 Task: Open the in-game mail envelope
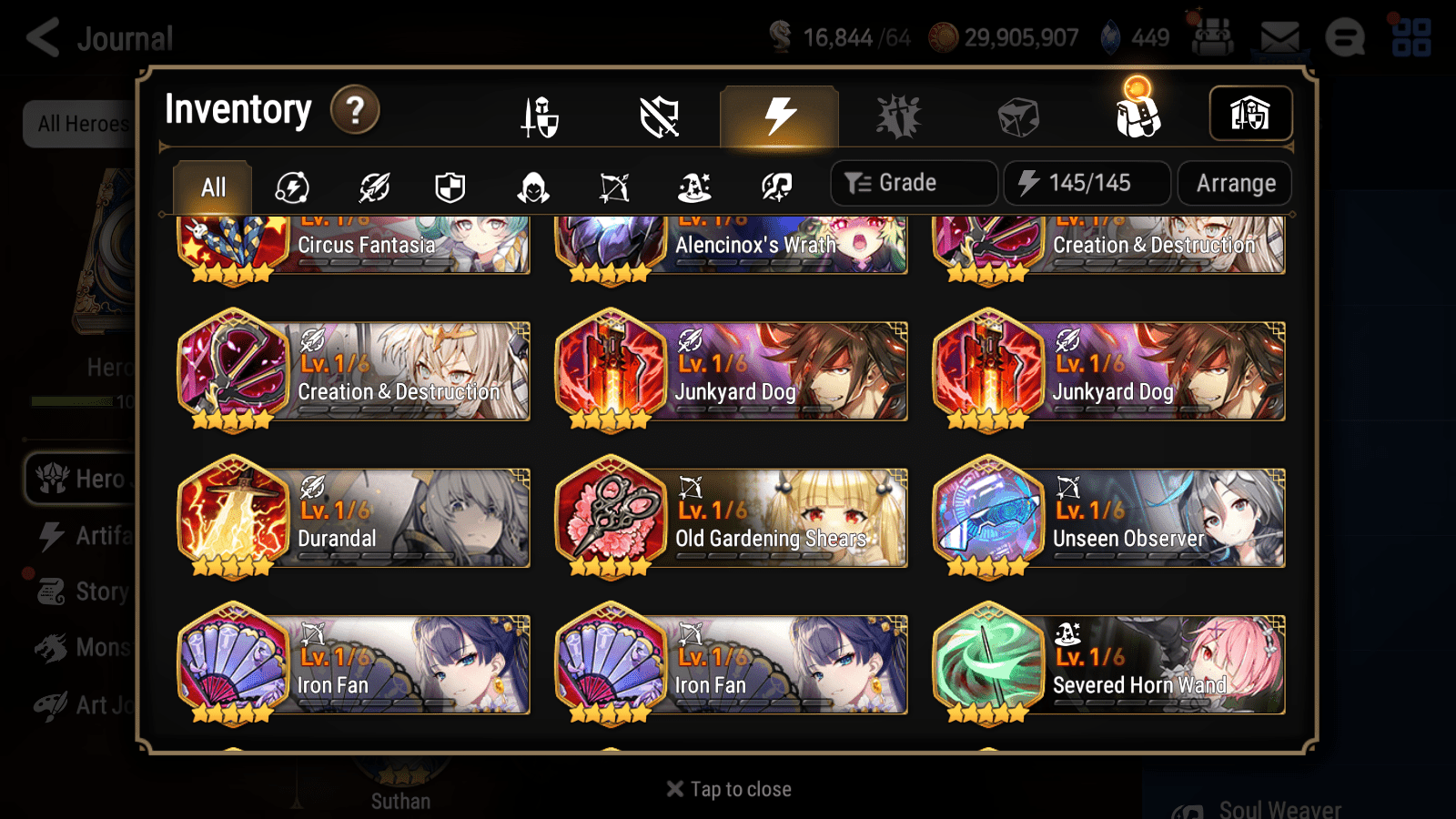pyautogui.click(x=1278, y=37)
